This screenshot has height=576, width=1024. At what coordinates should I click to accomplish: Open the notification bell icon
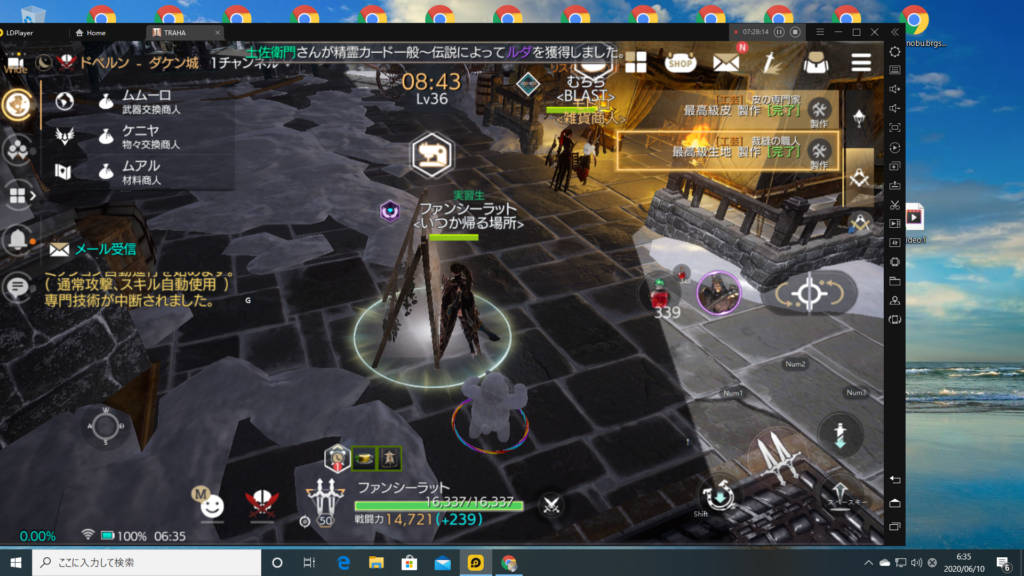point(17,239)
